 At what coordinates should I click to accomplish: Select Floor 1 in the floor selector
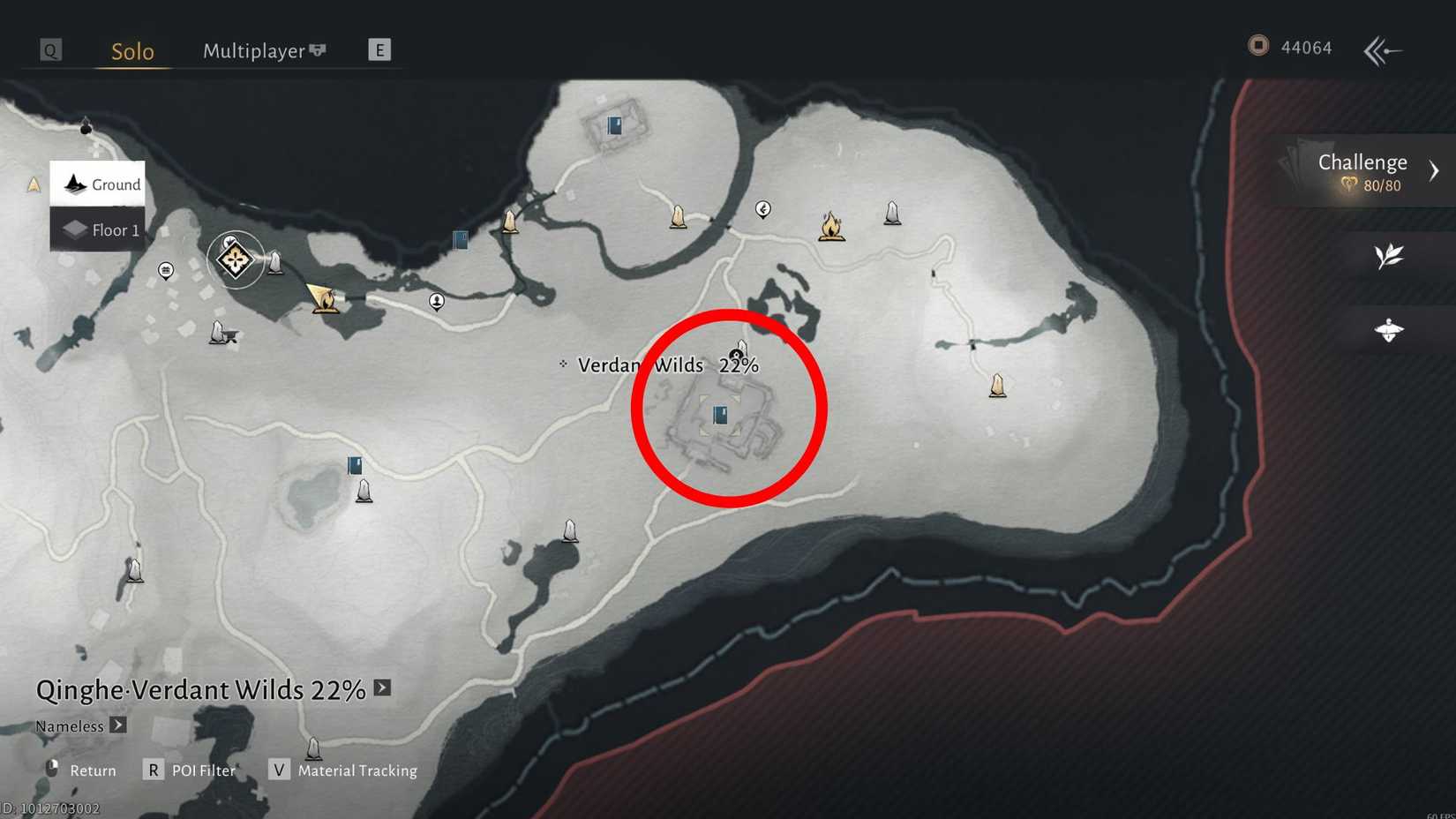(x=97, y=229)
